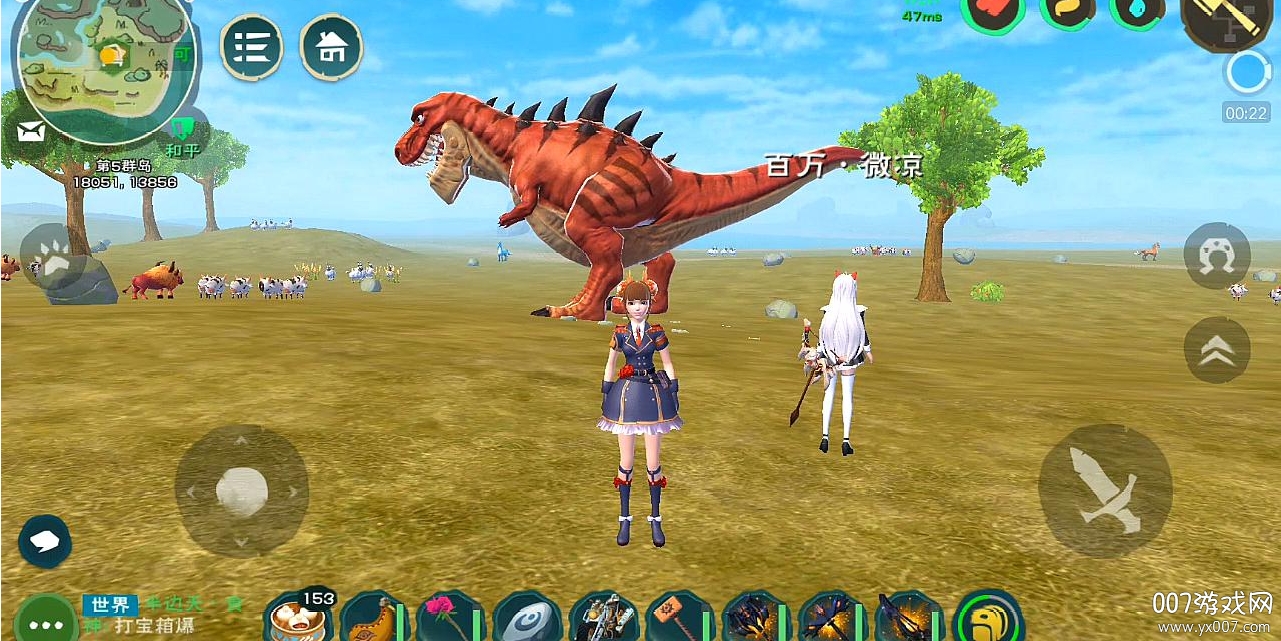
Task: Open the yellow backpack button
Action: tap(988, 617)
